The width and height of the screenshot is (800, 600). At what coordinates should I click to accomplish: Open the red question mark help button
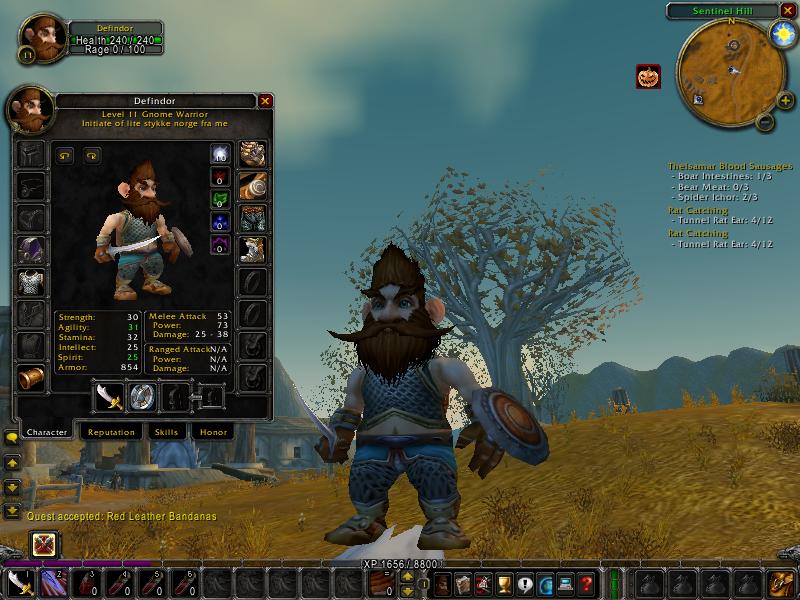(586, 583)
